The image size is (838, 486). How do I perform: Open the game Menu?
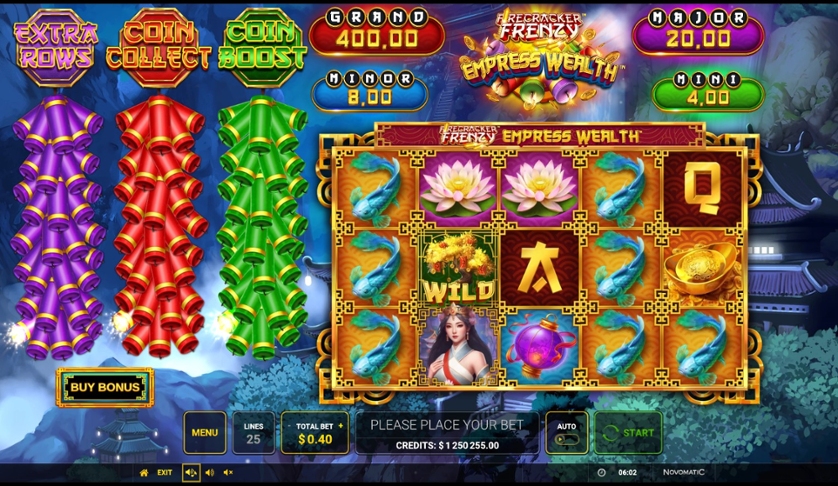[x=204, y=433]
